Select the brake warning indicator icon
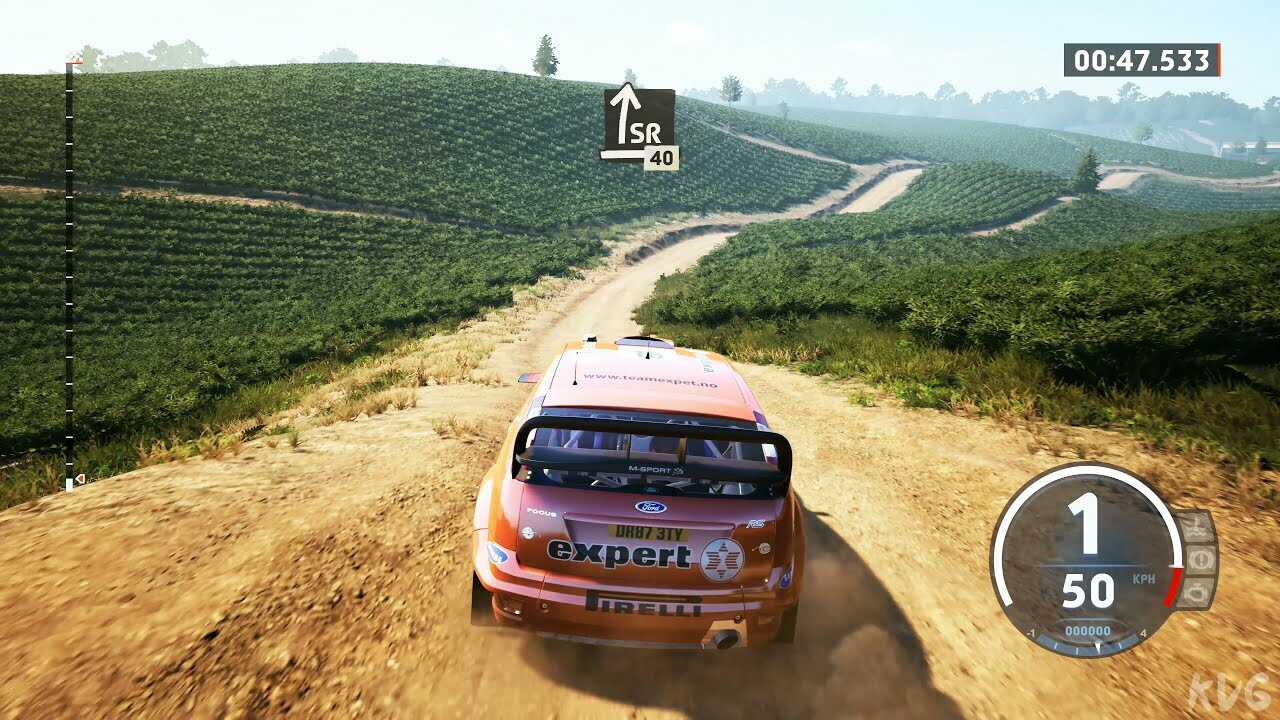1280x720 pixels. [x=1199, y=559]
